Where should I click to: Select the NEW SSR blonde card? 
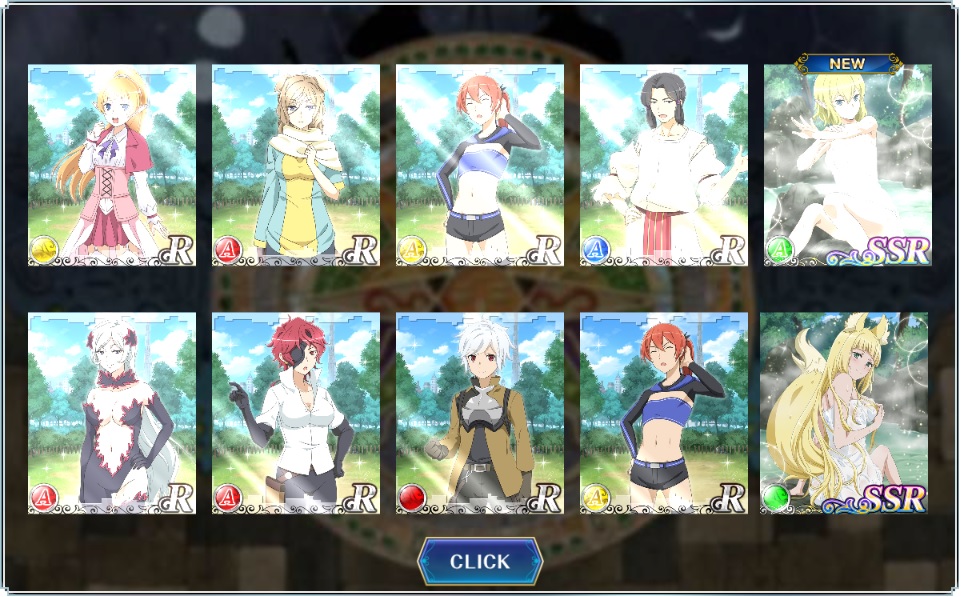[x=847, y=165]
